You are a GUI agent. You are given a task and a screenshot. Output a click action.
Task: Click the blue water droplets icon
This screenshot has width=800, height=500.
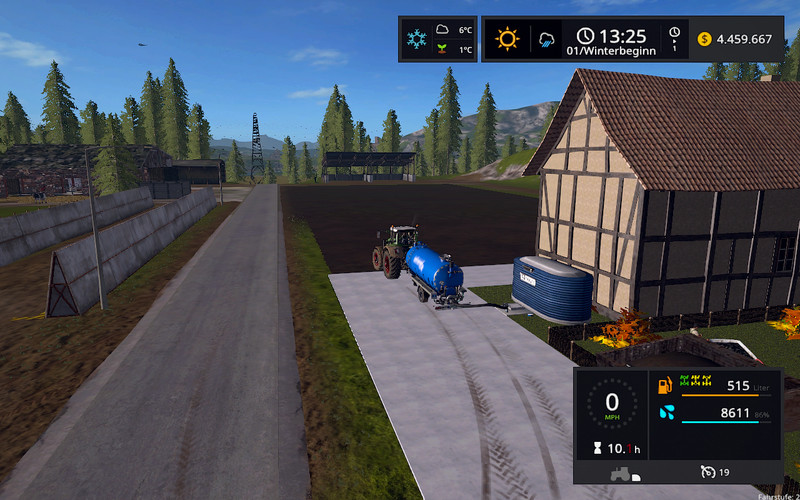pos(666,412)
